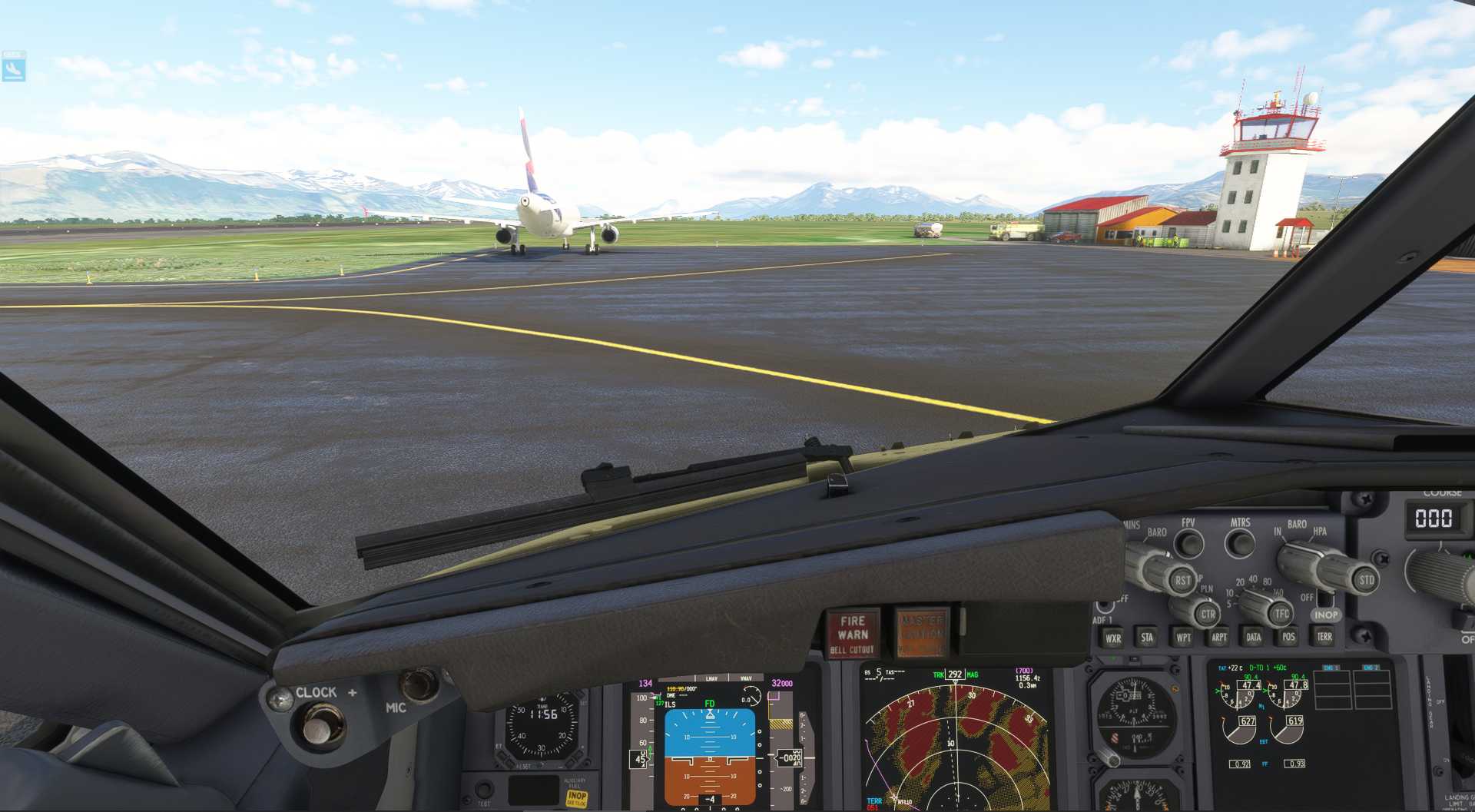Click the CTR map center knob button
Screen dimensions: 1475x812
(1208, 615)
